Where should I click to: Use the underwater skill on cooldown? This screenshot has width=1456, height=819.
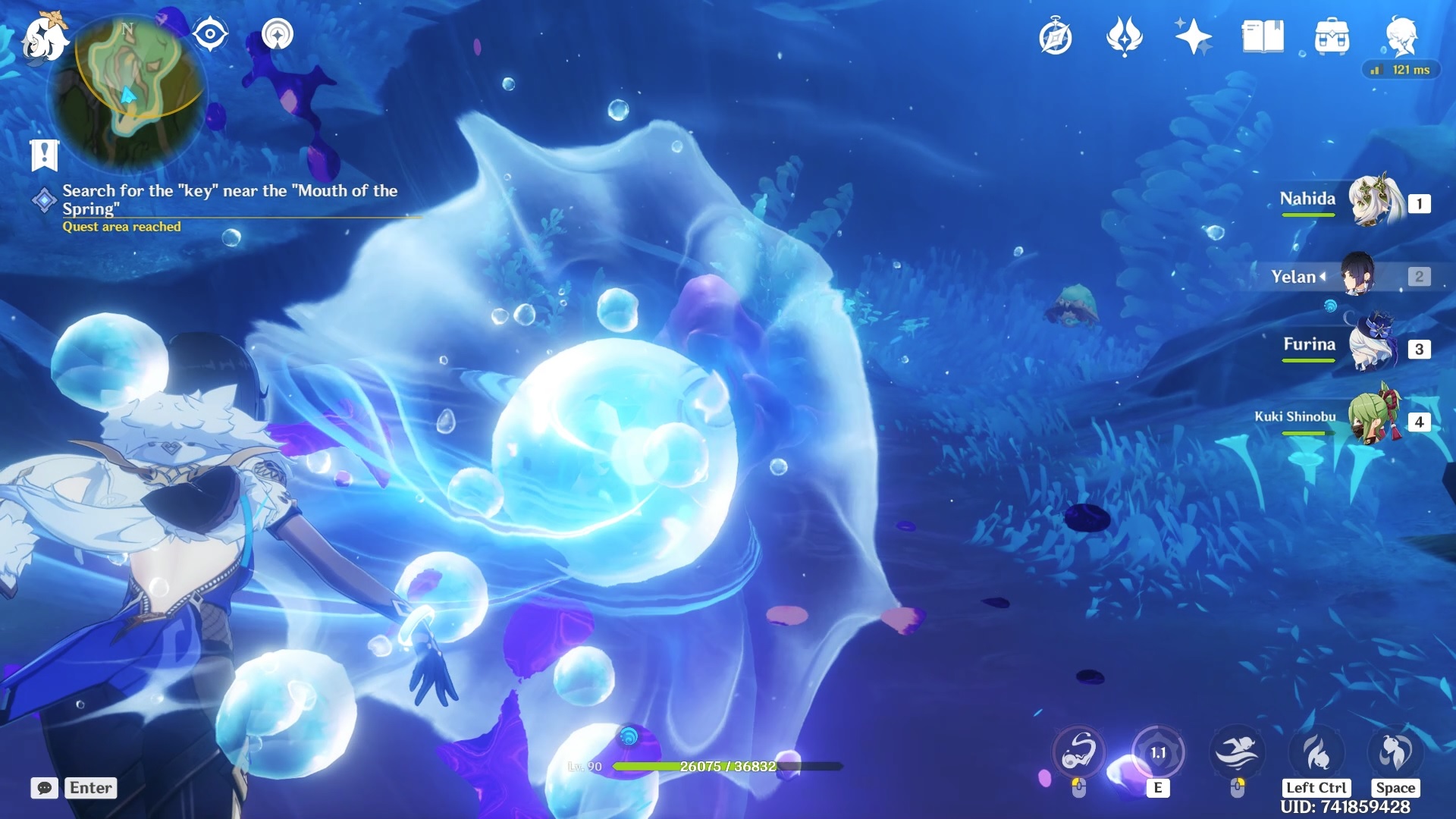coord(1158,752)
